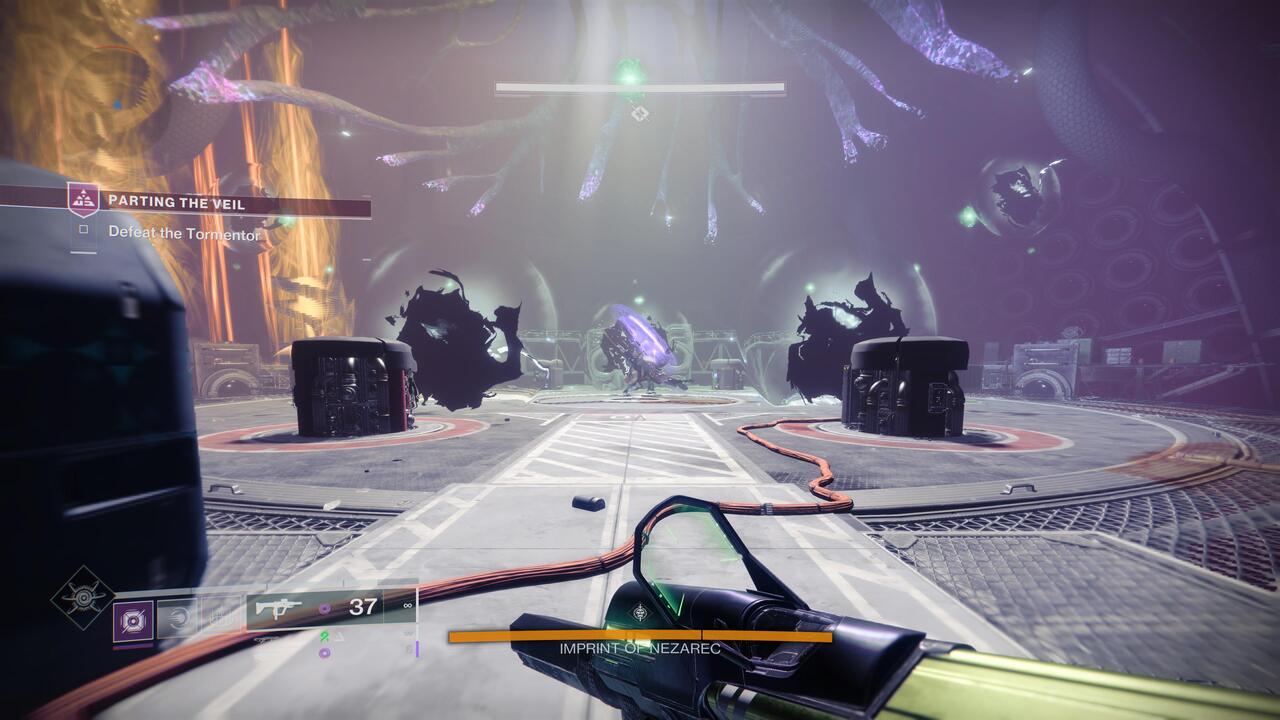Activate the diamond-shaped Super ability icon
Image resolution: width=1280 pixels, height=720 pixels.
pos(83,598)
